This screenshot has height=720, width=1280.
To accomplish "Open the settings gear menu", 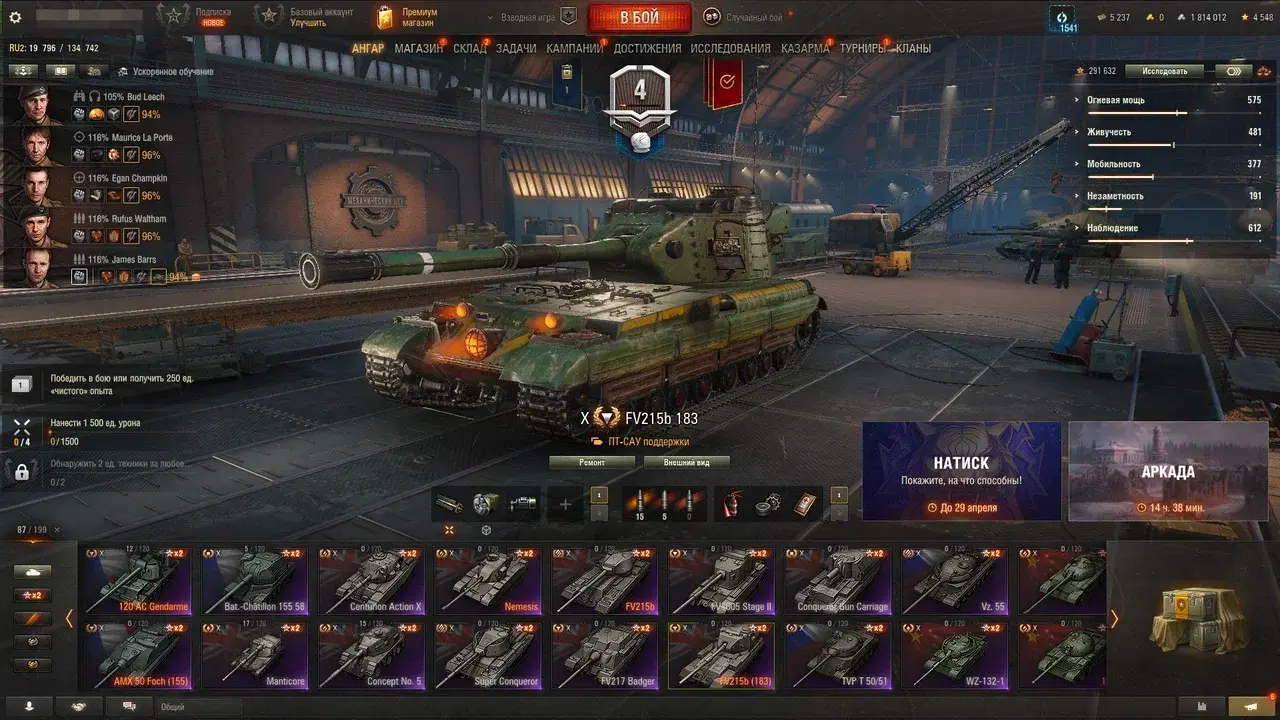I will tap(15, 17).
